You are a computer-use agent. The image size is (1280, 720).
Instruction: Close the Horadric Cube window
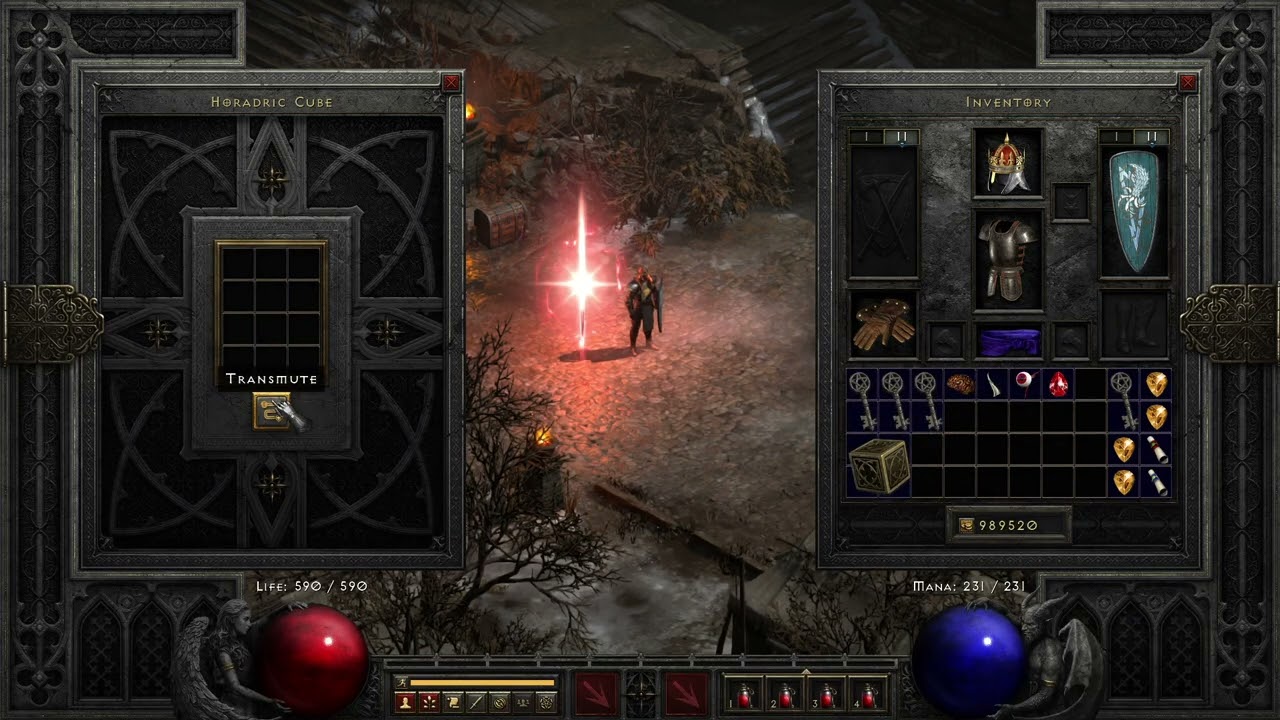452,83
